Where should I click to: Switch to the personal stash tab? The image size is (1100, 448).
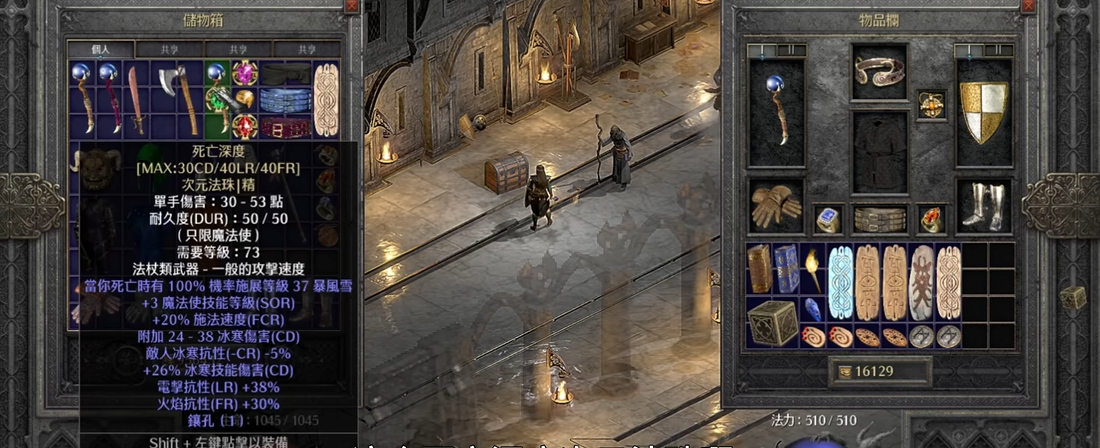pyautogui.click(x=100, y=48)
